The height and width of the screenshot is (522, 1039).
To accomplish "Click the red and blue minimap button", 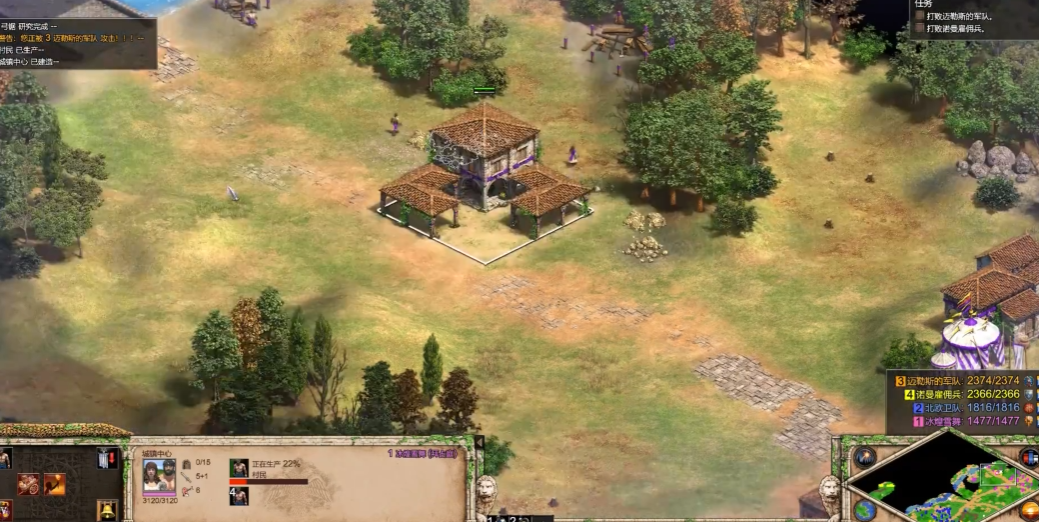I will [x=1029, y=459].
